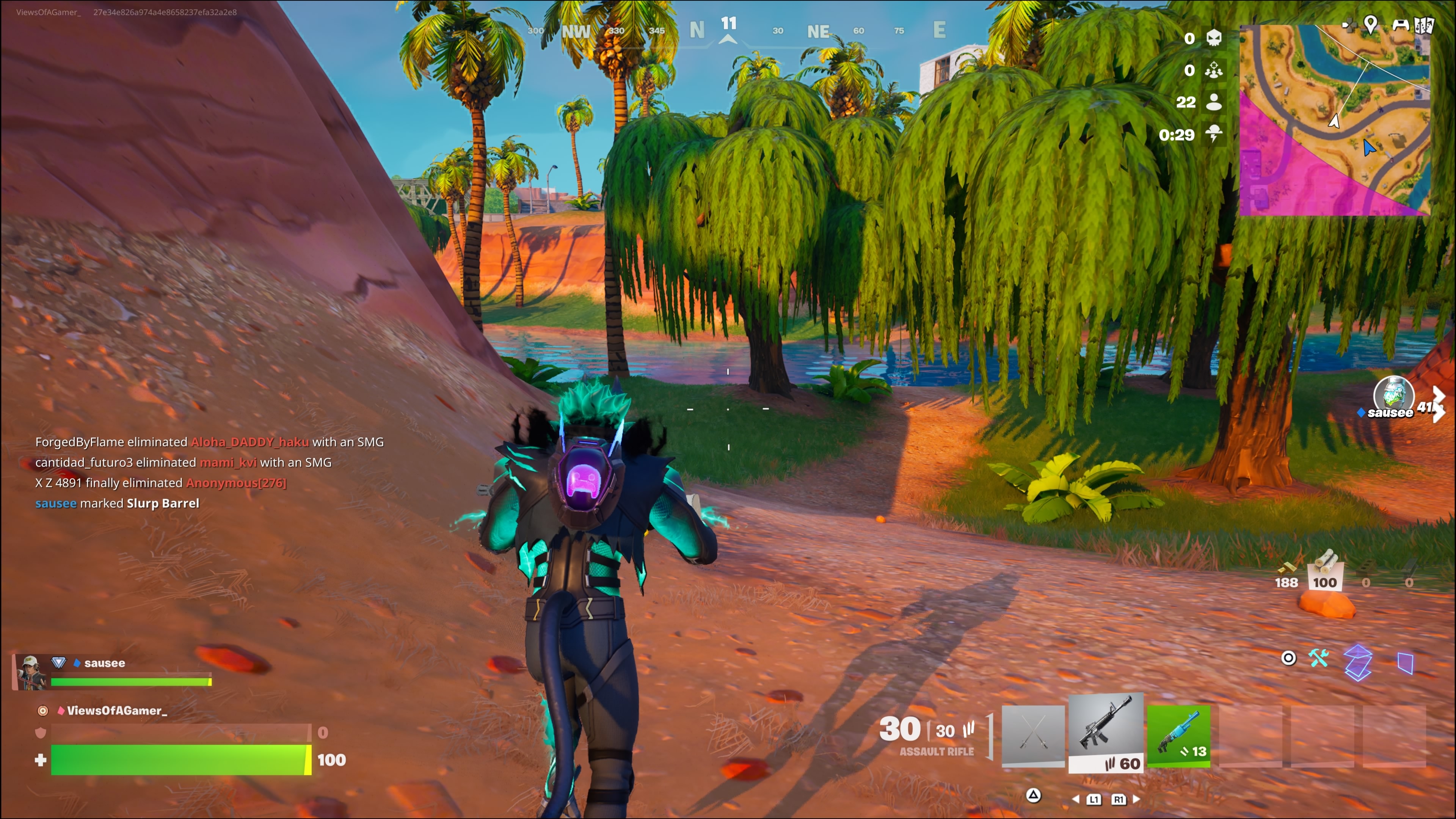Select the stacked floor build piece icon
This screenshot has height=819, width=1456.
tap(1358, 662)
